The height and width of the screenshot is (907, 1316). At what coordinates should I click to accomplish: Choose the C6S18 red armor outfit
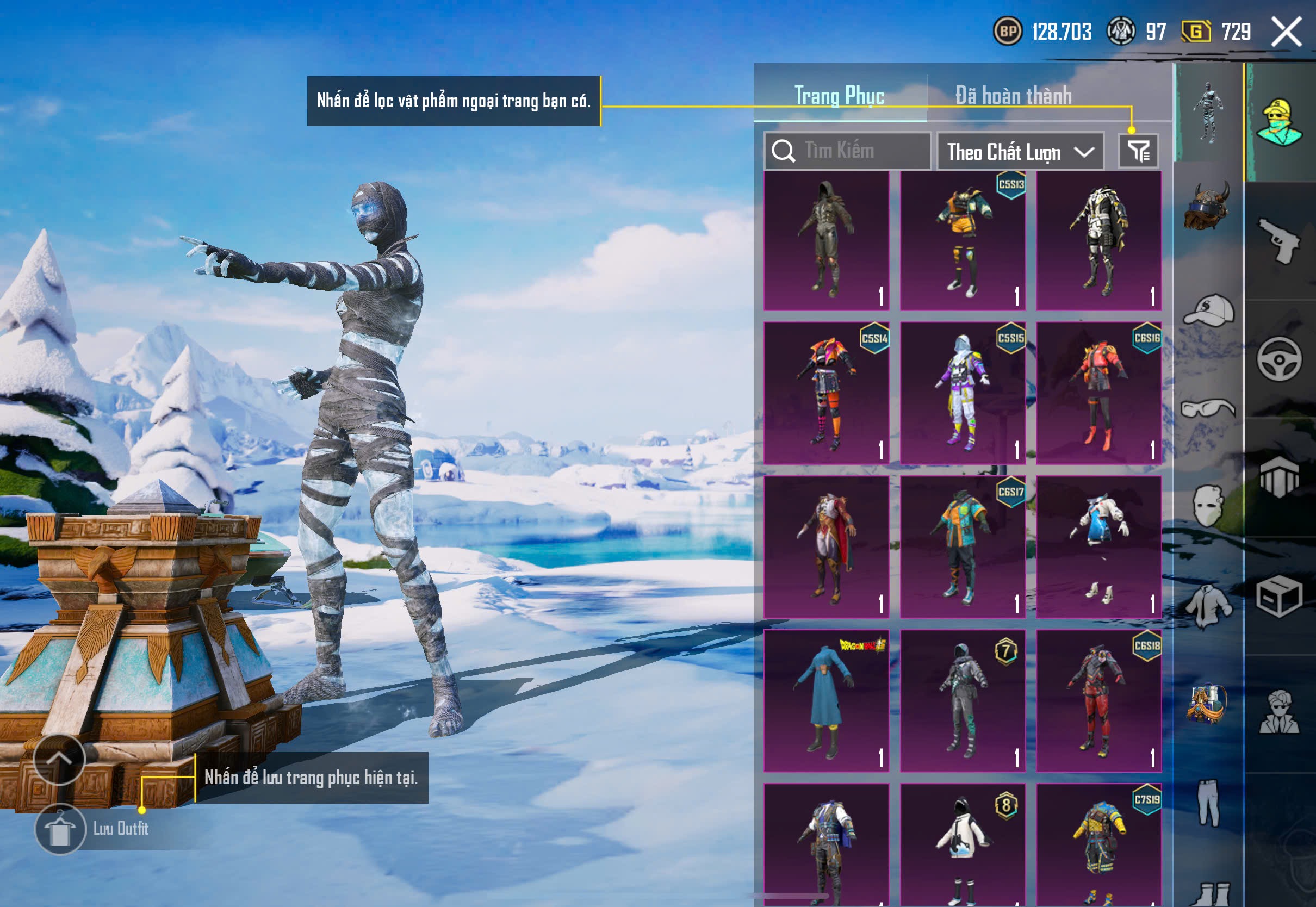1098,700
